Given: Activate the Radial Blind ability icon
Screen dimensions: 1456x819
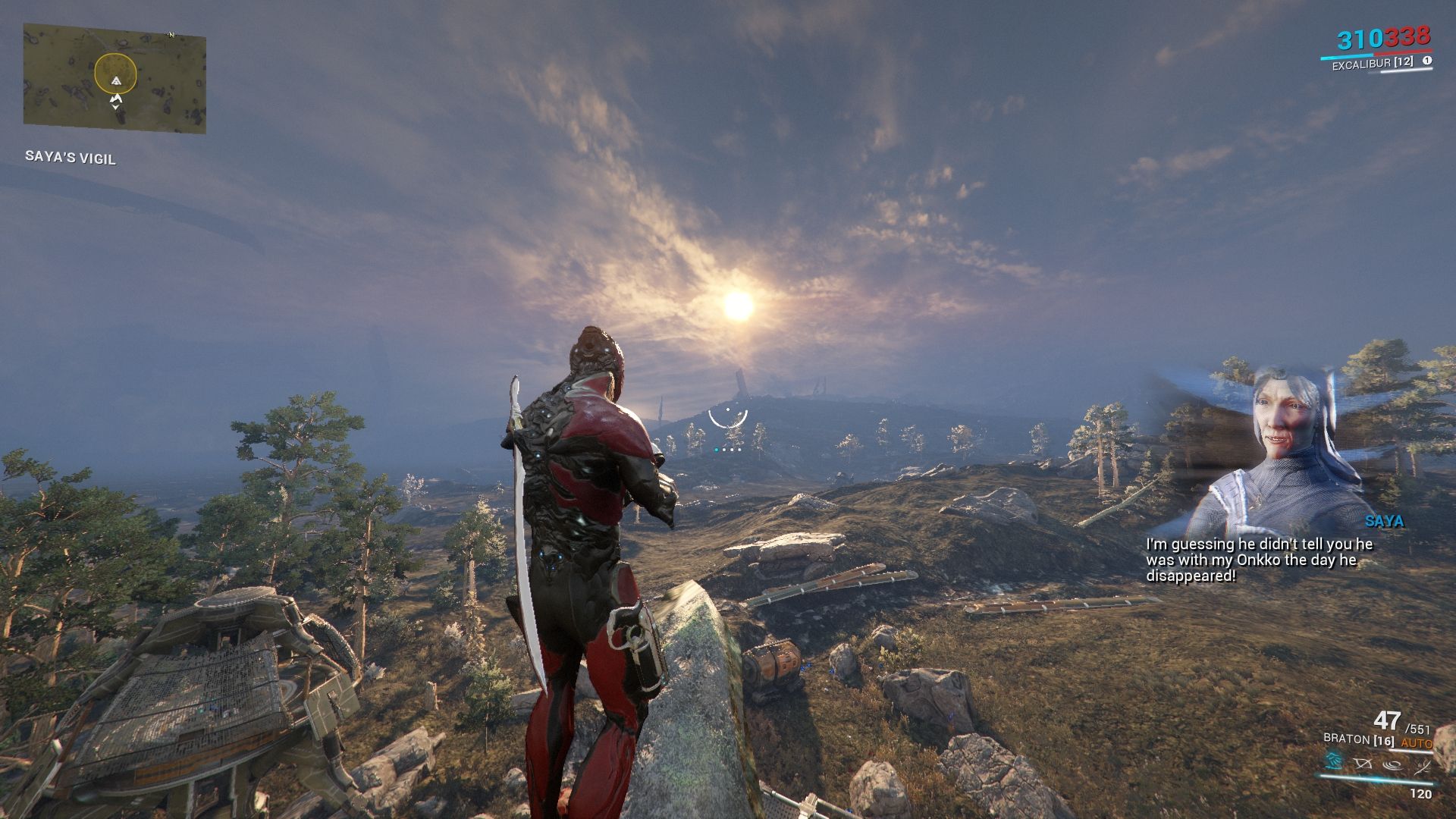Looking at the screenshot, I should 1363,763.
